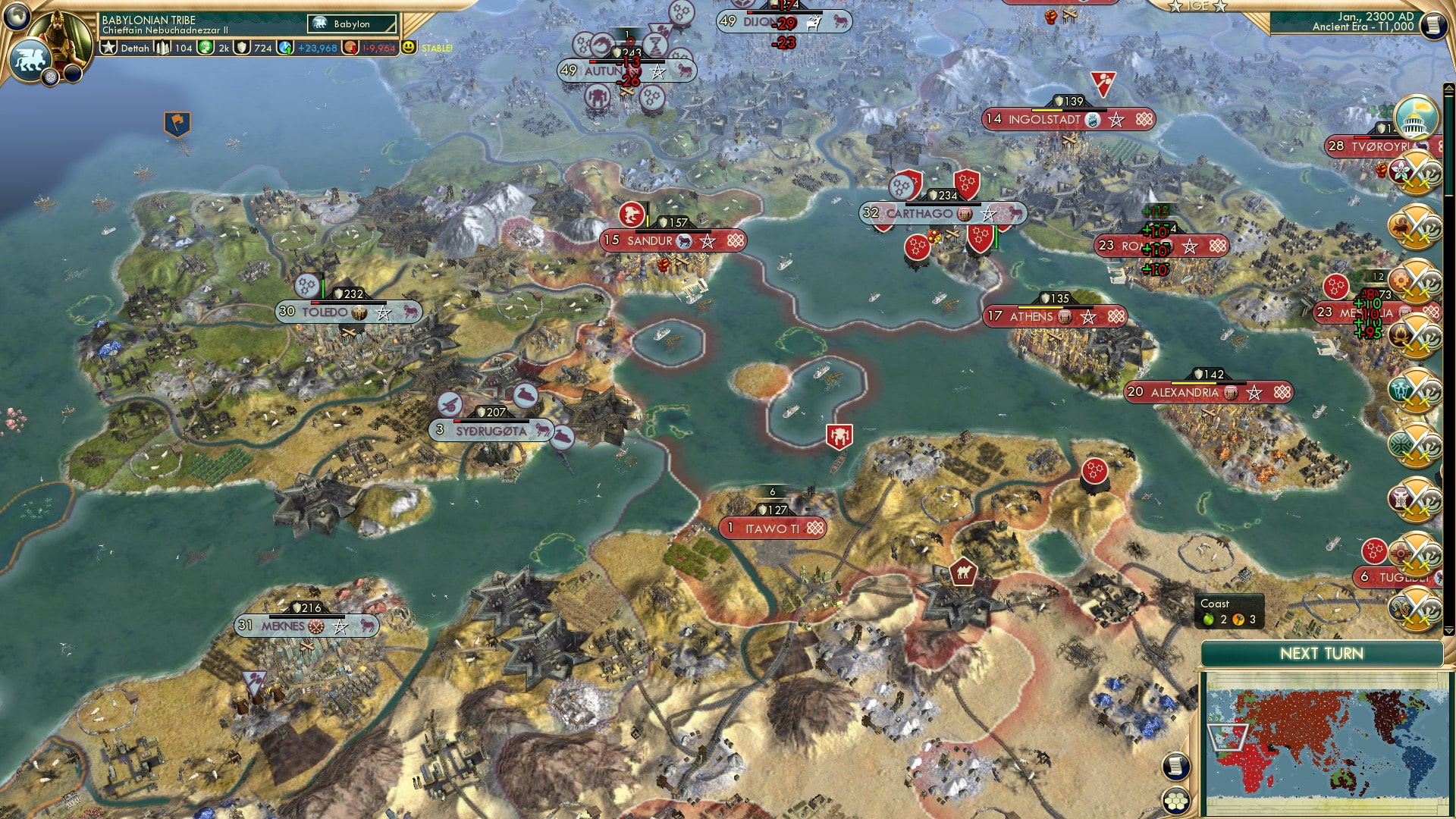The width and height of the screenshot is (1456, 819).
Task: Click the globe button in the corner
Action: (x=17, y=15)
